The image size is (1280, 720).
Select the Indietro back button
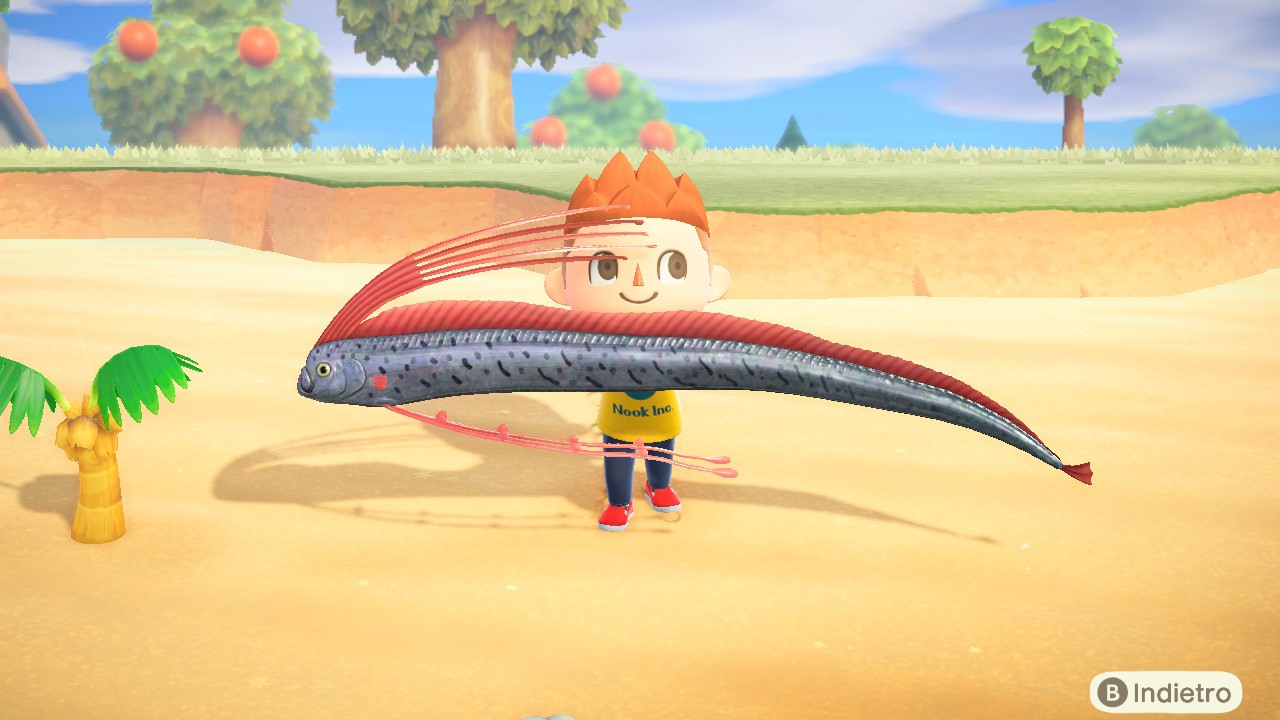click(1166, 692)
